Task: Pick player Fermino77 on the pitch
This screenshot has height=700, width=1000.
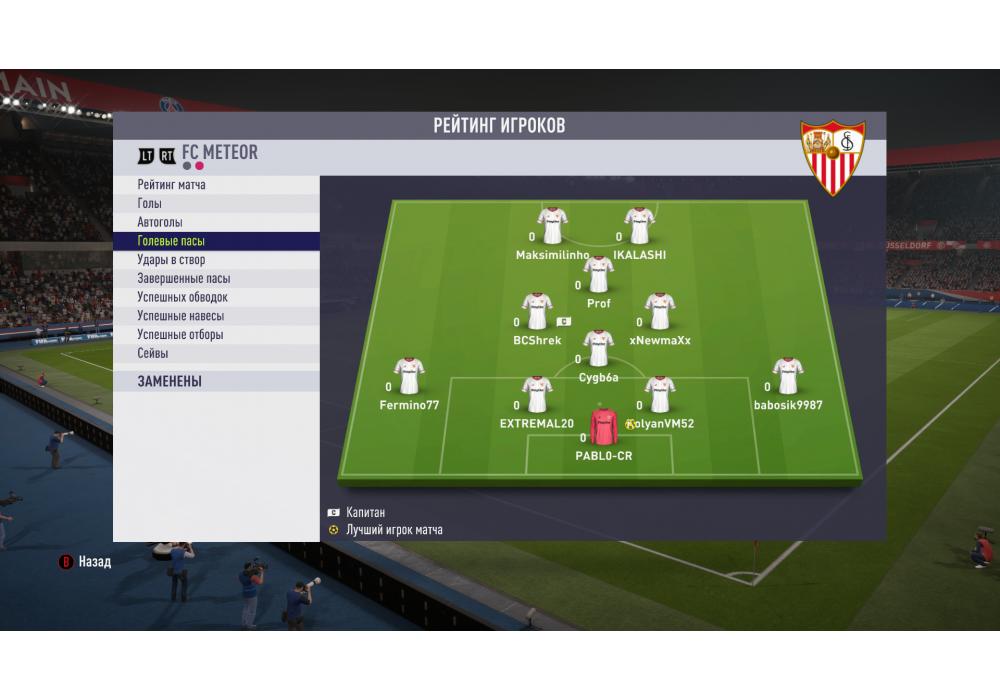Action: pyautogui.click(x=409, y=377)
